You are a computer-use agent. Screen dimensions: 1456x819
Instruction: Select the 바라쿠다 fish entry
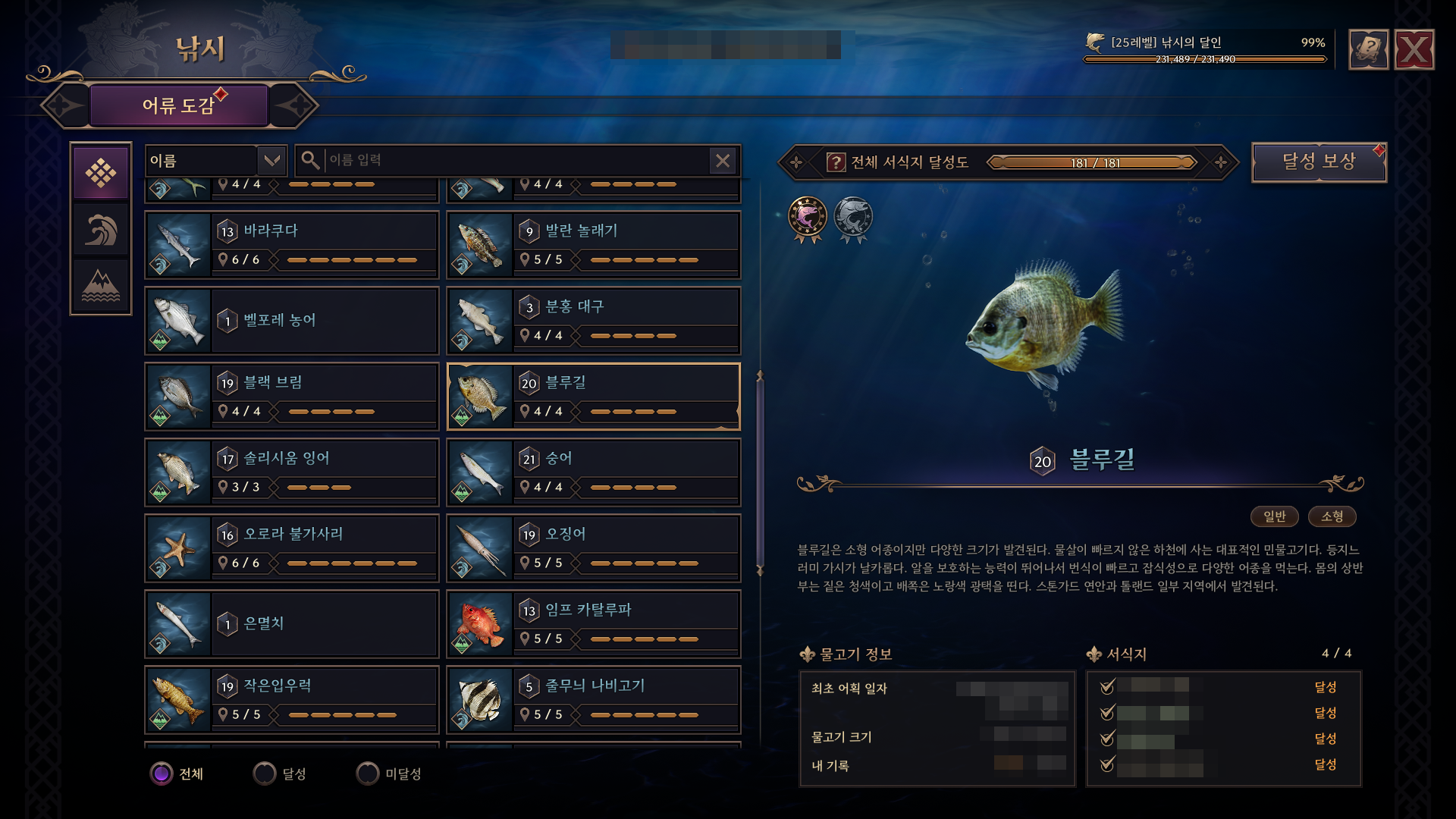(x=292, y=245)
